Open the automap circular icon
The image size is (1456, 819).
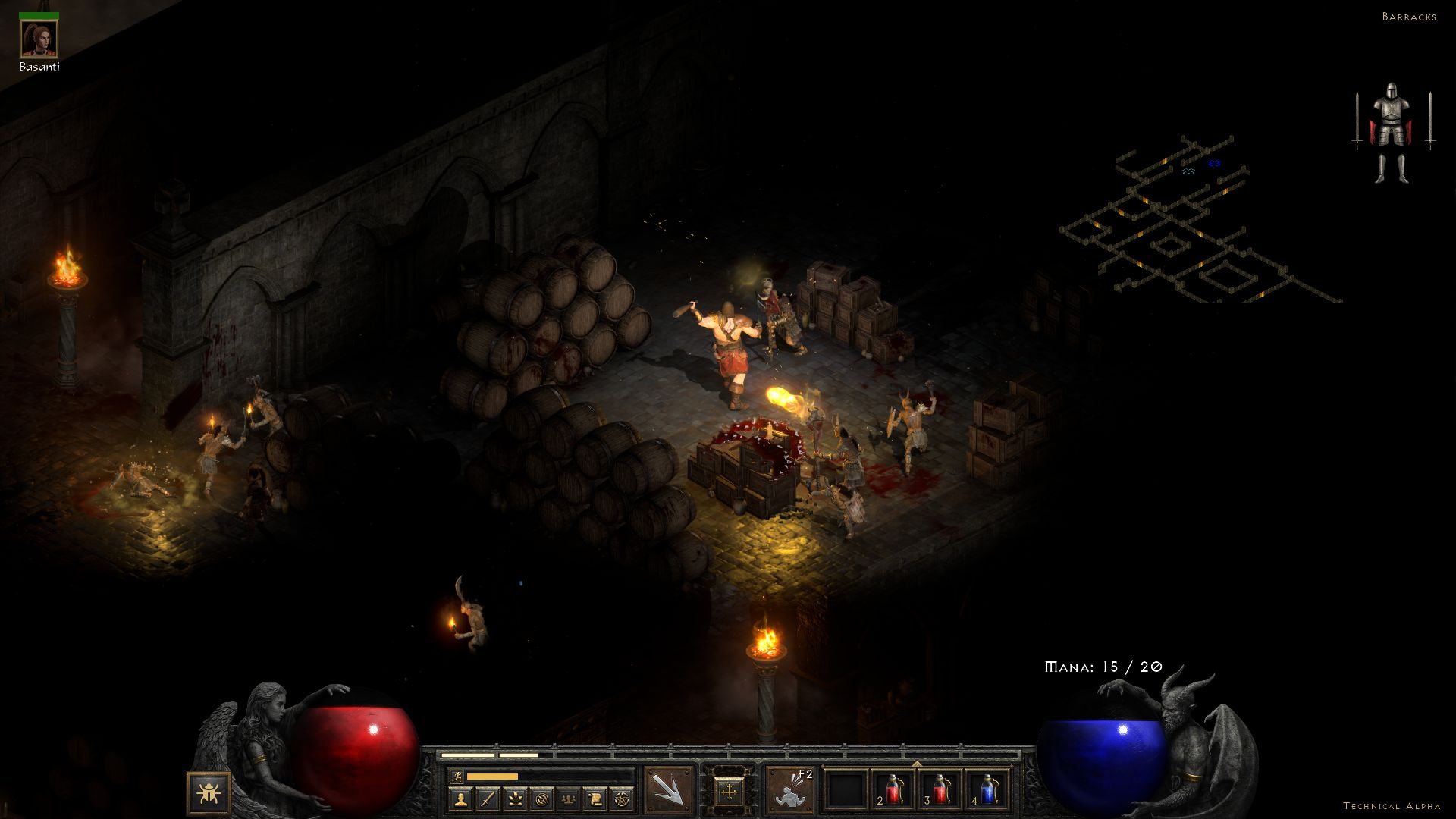(x=541, y=799)
